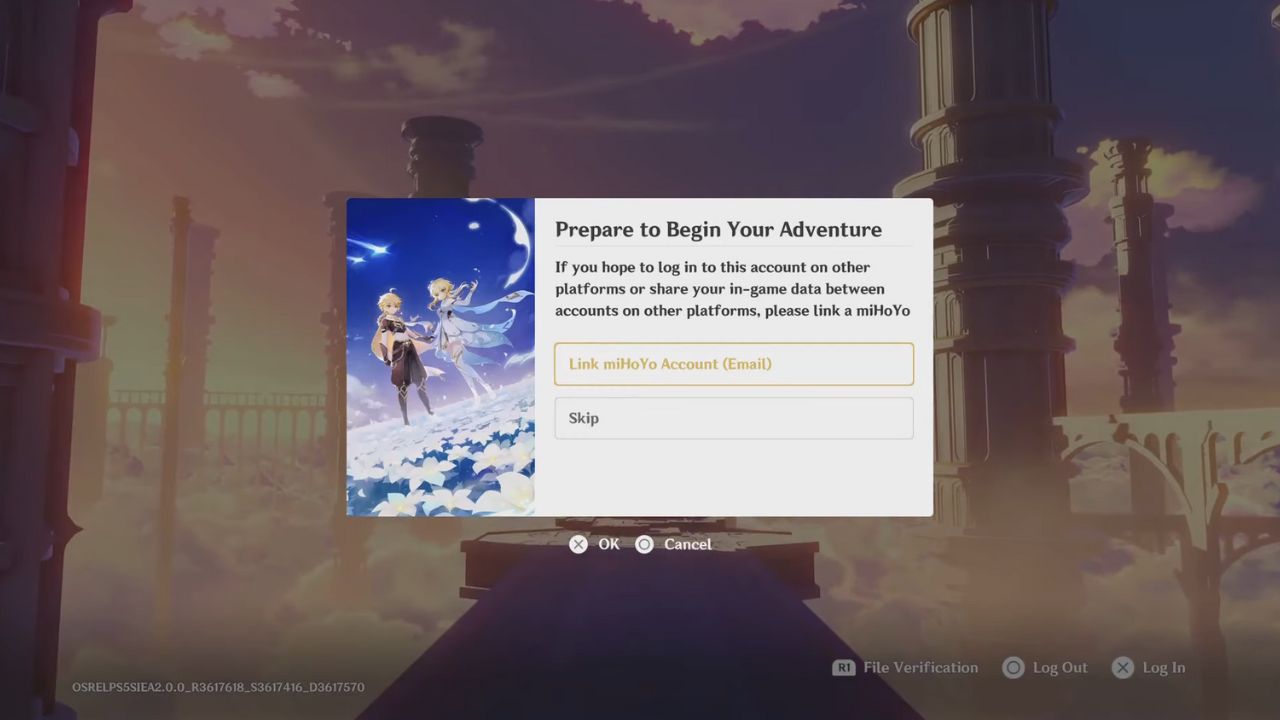The height and width of the screenshot is (720, 1280).
Task: Open the Log In action
Action: pos(1164,667)
